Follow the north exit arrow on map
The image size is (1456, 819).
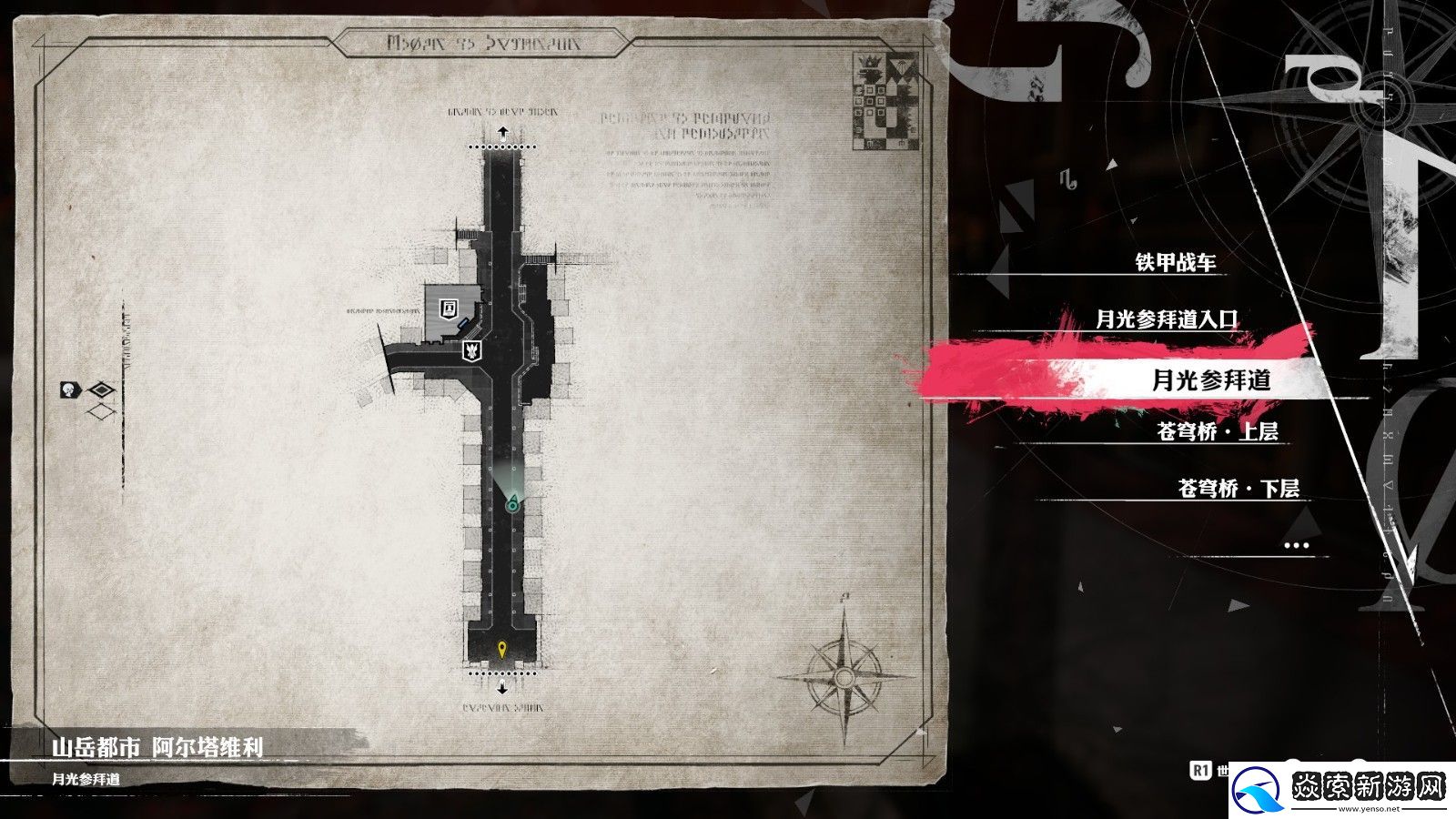coord(501,133)
